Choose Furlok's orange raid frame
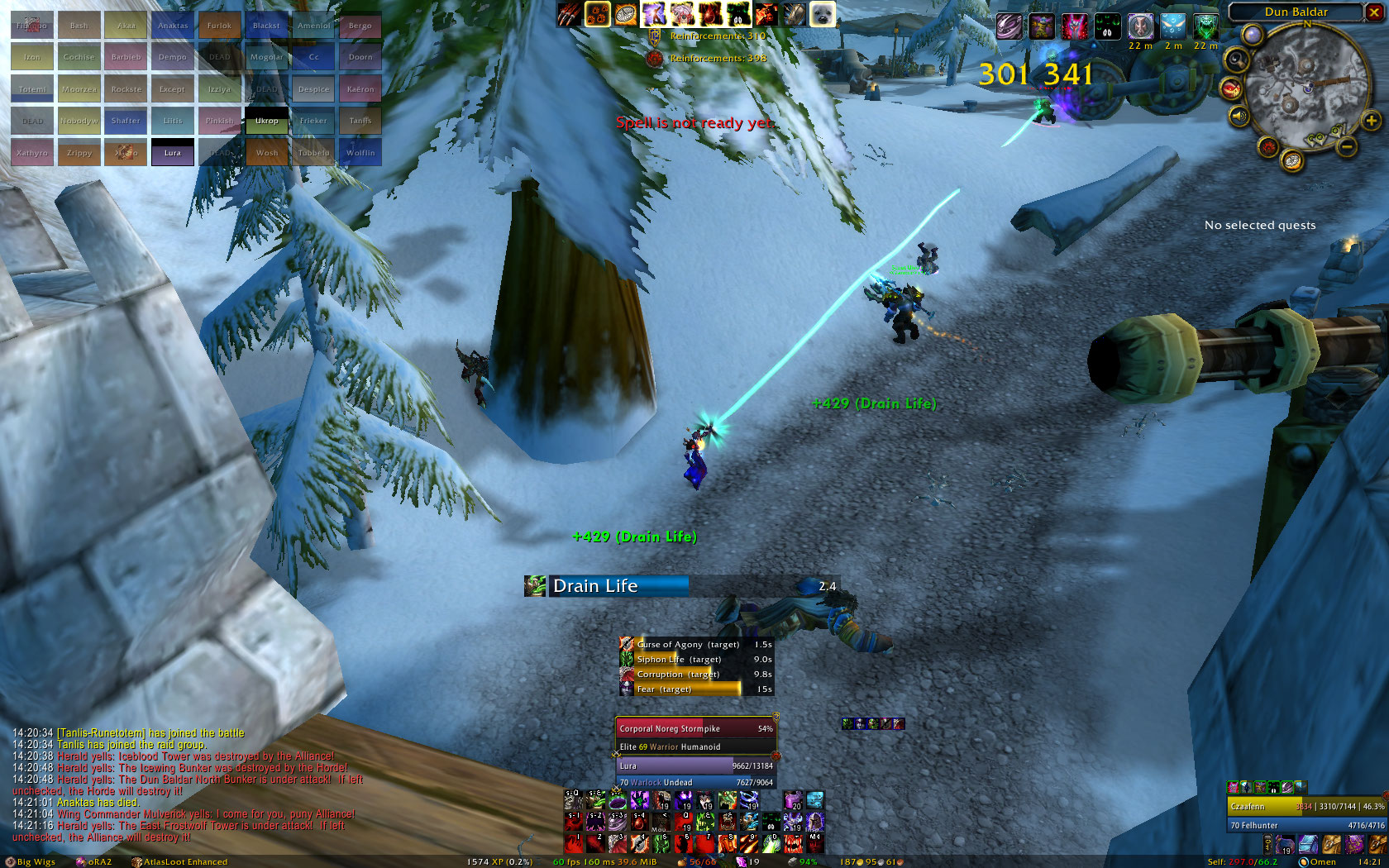The image size is (1389, 868). 219,26
